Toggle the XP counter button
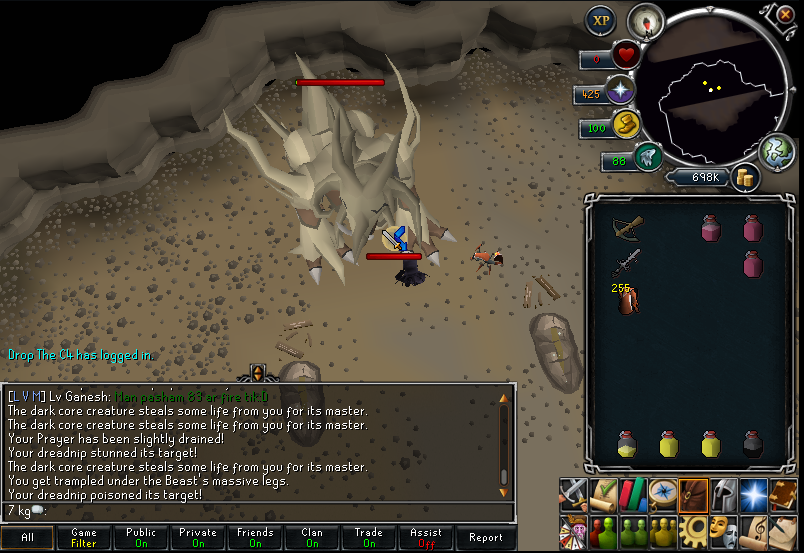 coord(601,19)
